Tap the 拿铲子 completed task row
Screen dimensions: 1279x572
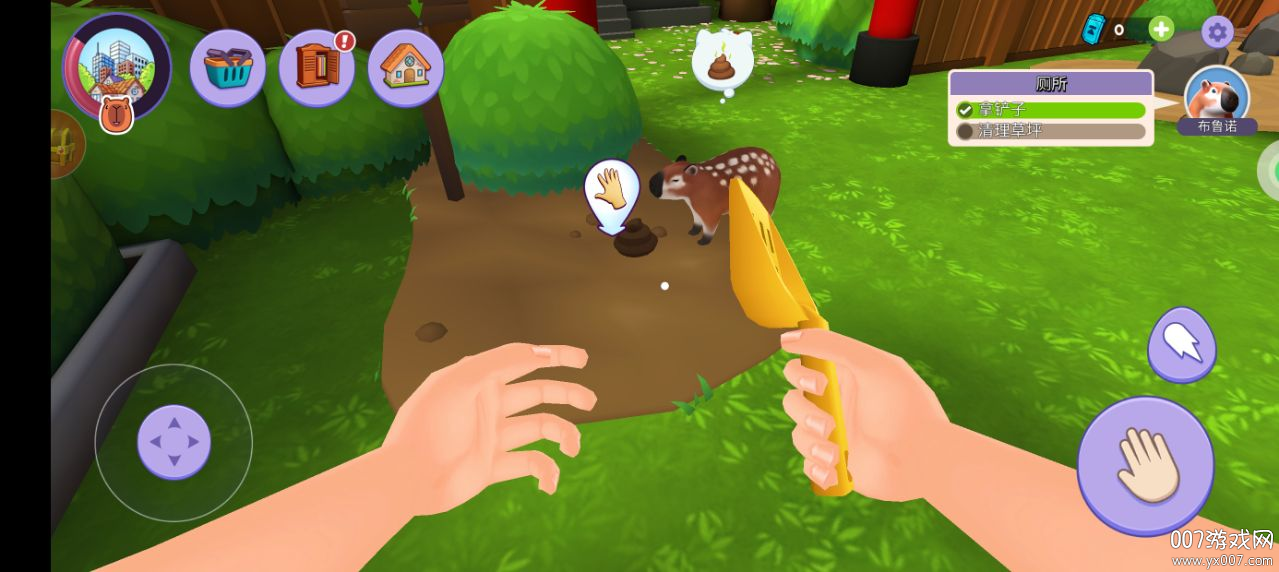1050,110
